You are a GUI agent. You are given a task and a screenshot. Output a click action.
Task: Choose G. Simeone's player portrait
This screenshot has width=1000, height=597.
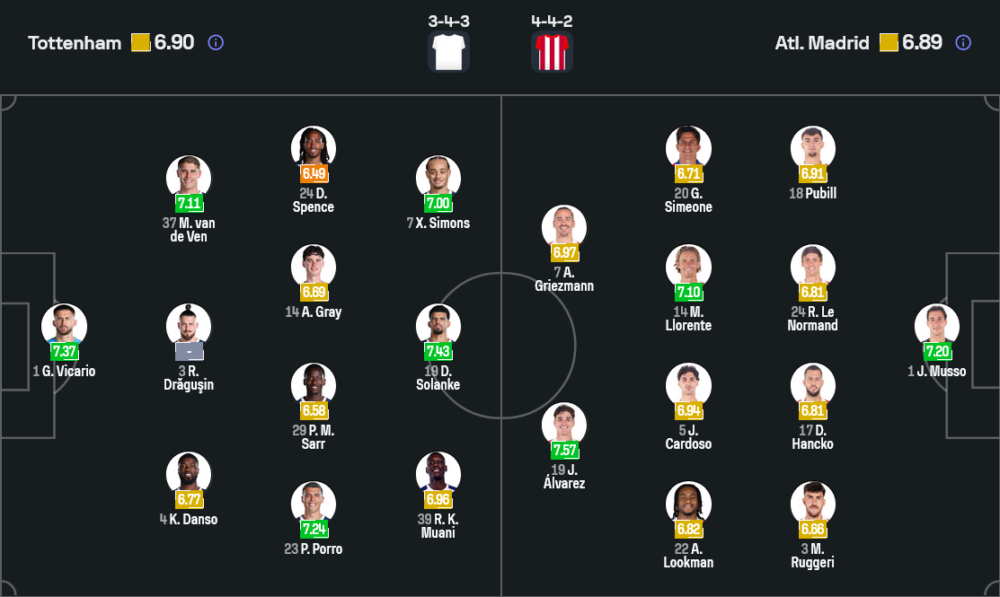pyautogui.click(x=688, y=149)
